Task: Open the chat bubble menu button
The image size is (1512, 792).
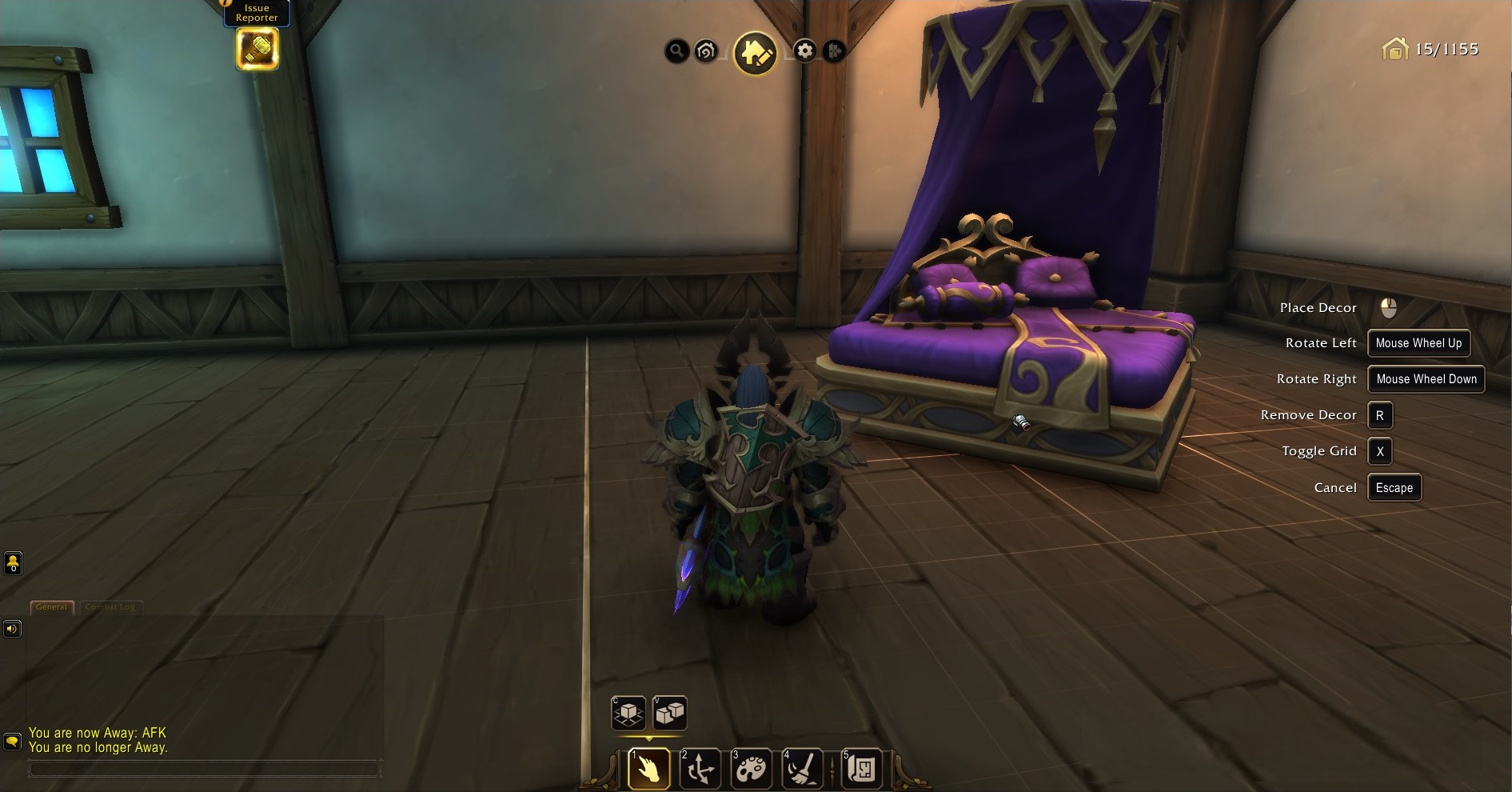Action: (x=12, y=742)
